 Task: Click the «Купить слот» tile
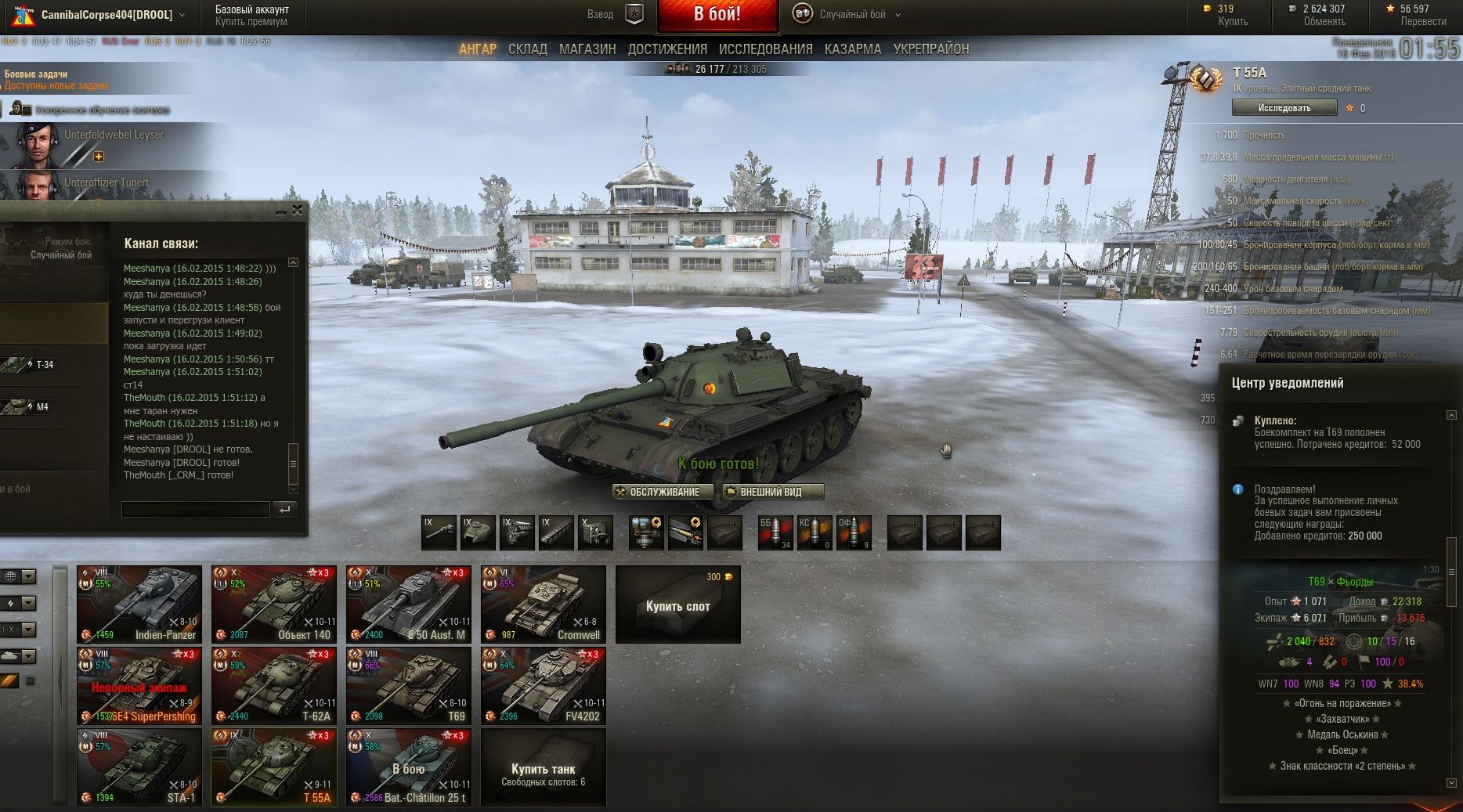[678, 605]
